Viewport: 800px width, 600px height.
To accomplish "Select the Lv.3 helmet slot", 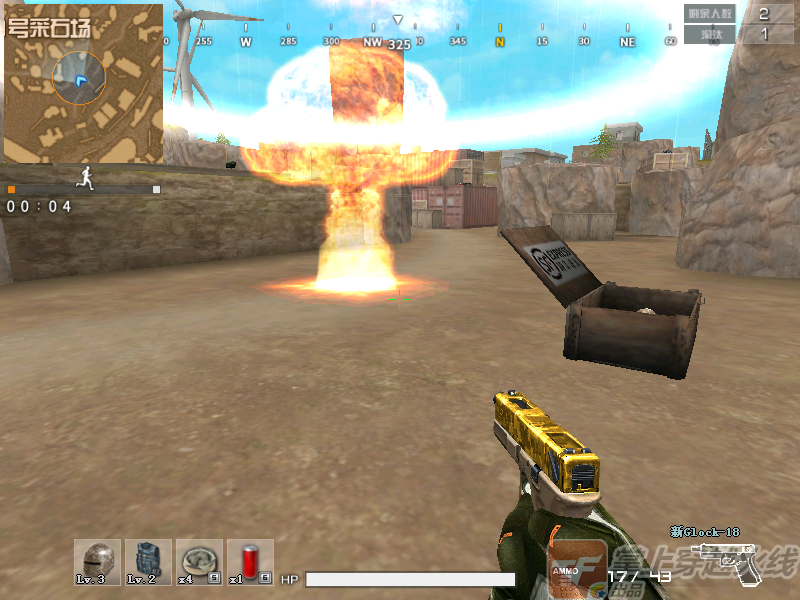I will coord(97,562).
